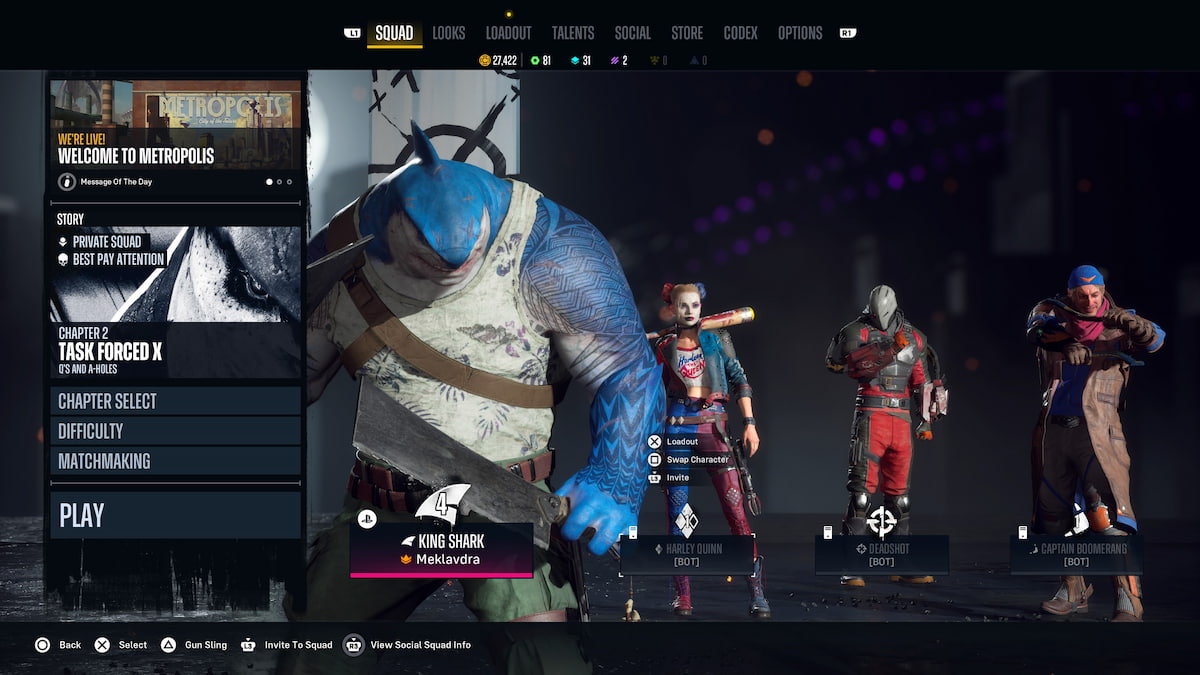Open Chapter Select menu entry
The height and width of the screenshot is (675, 1200).
tap(176, 401)
